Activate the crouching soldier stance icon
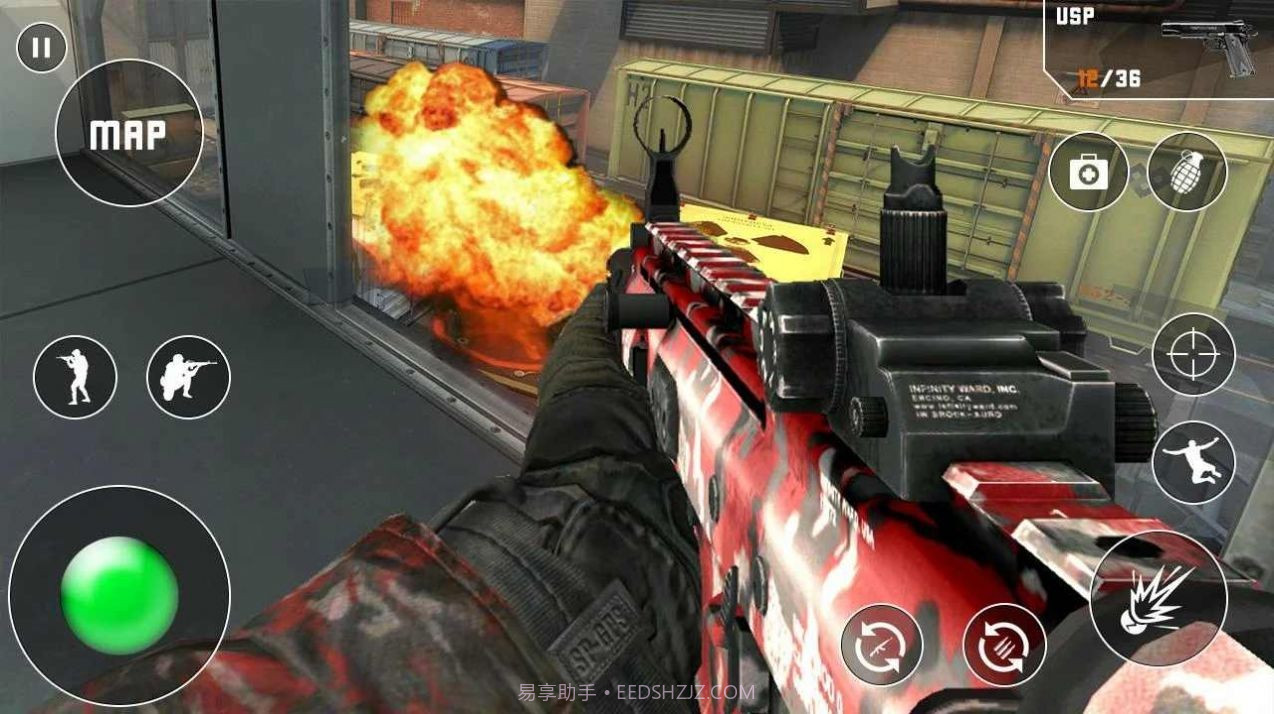This screenshot has width=1274, height=714. coord(188,377)
